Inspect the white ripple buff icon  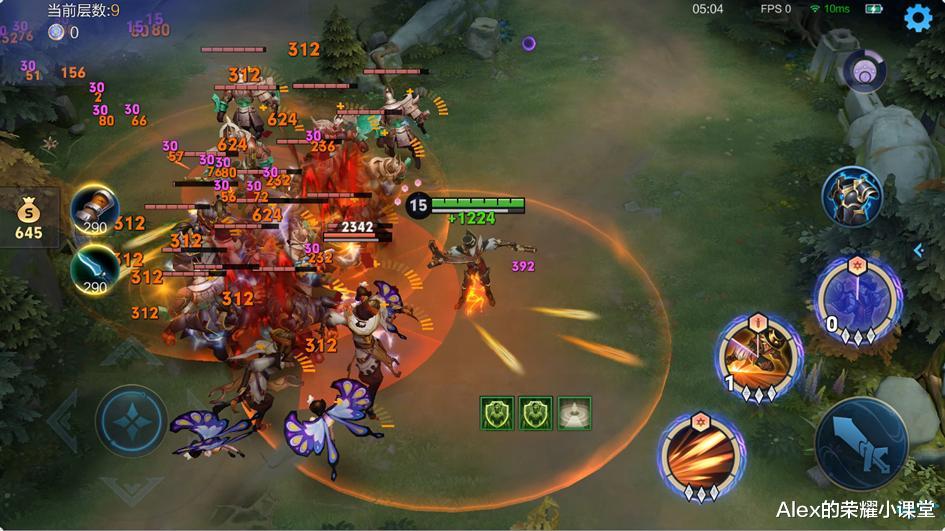point(574,413)
